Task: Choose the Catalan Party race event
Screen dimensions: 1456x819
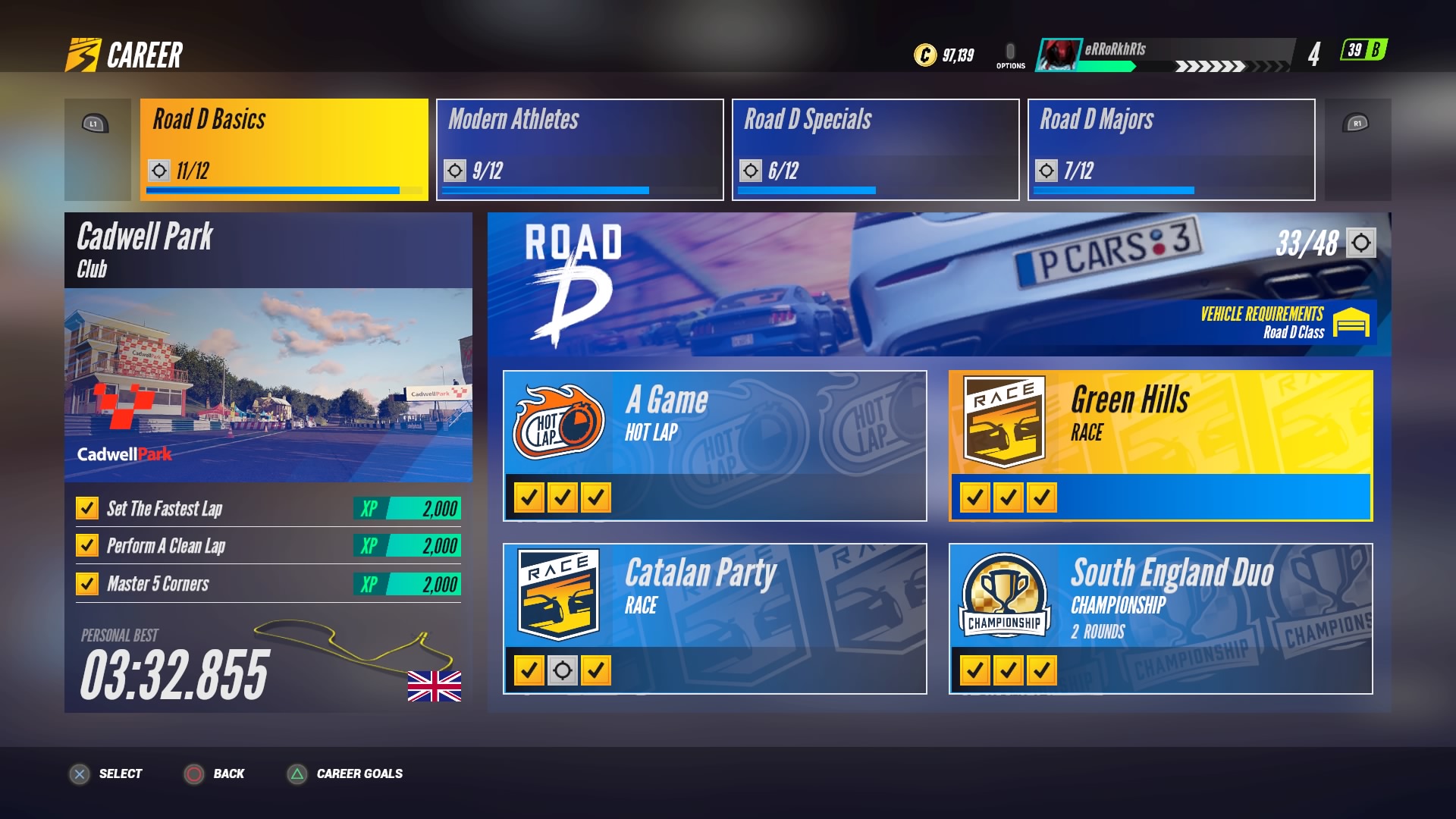Action: click(x=714, y=618)
